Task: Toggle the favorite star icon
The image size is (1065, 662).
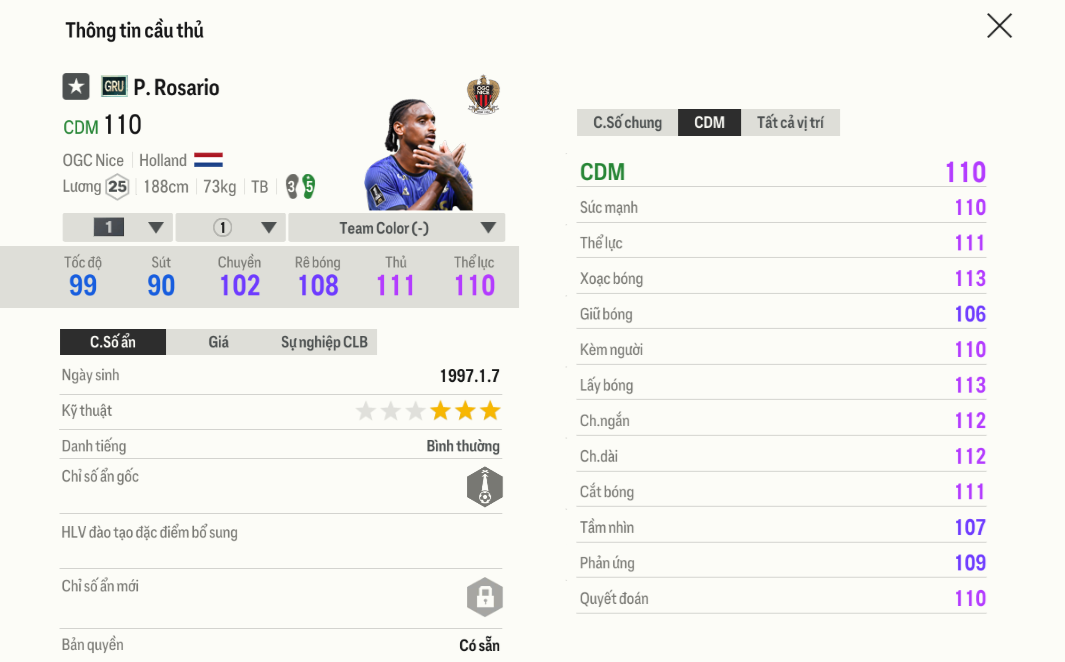Action: [x=76, y=87]
